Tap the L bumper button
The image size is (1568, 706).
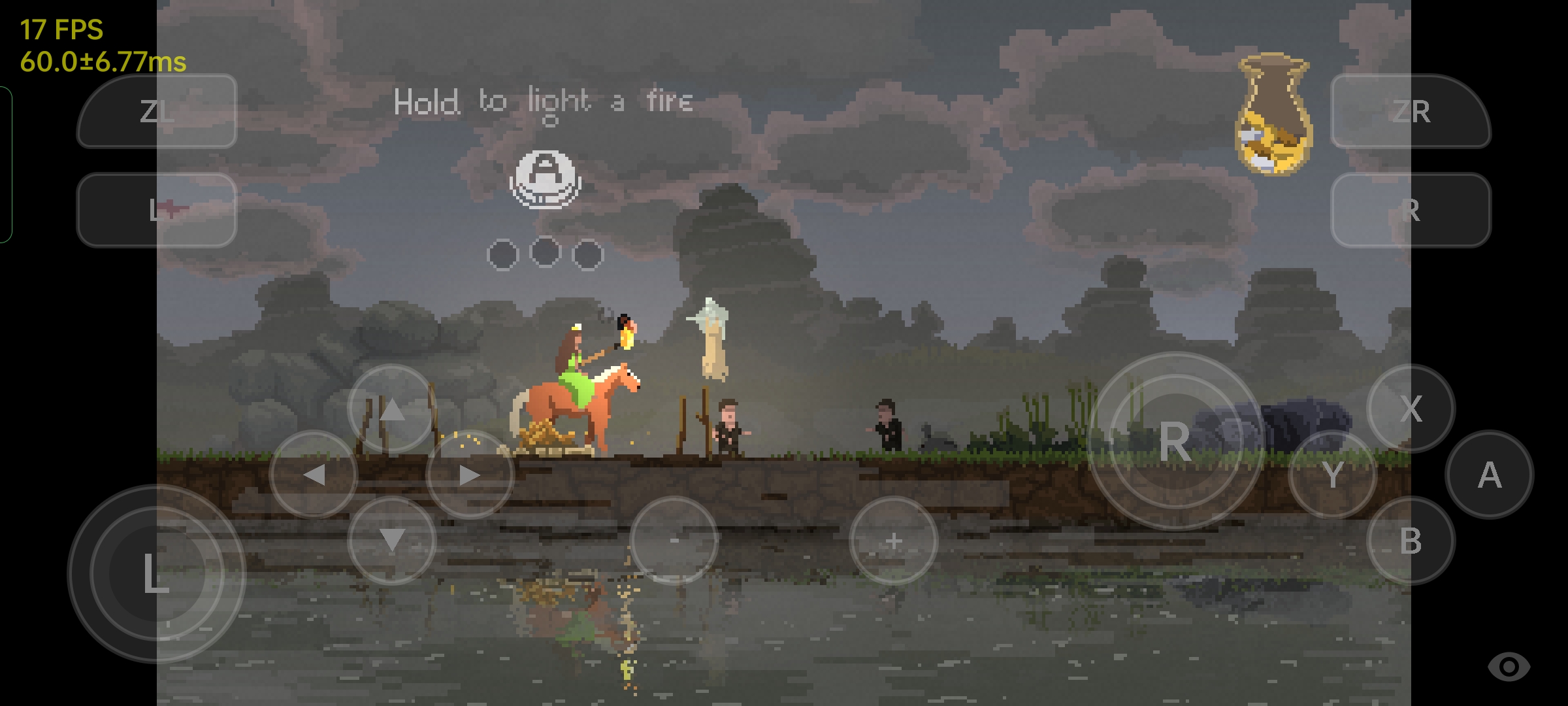point(155,210)
